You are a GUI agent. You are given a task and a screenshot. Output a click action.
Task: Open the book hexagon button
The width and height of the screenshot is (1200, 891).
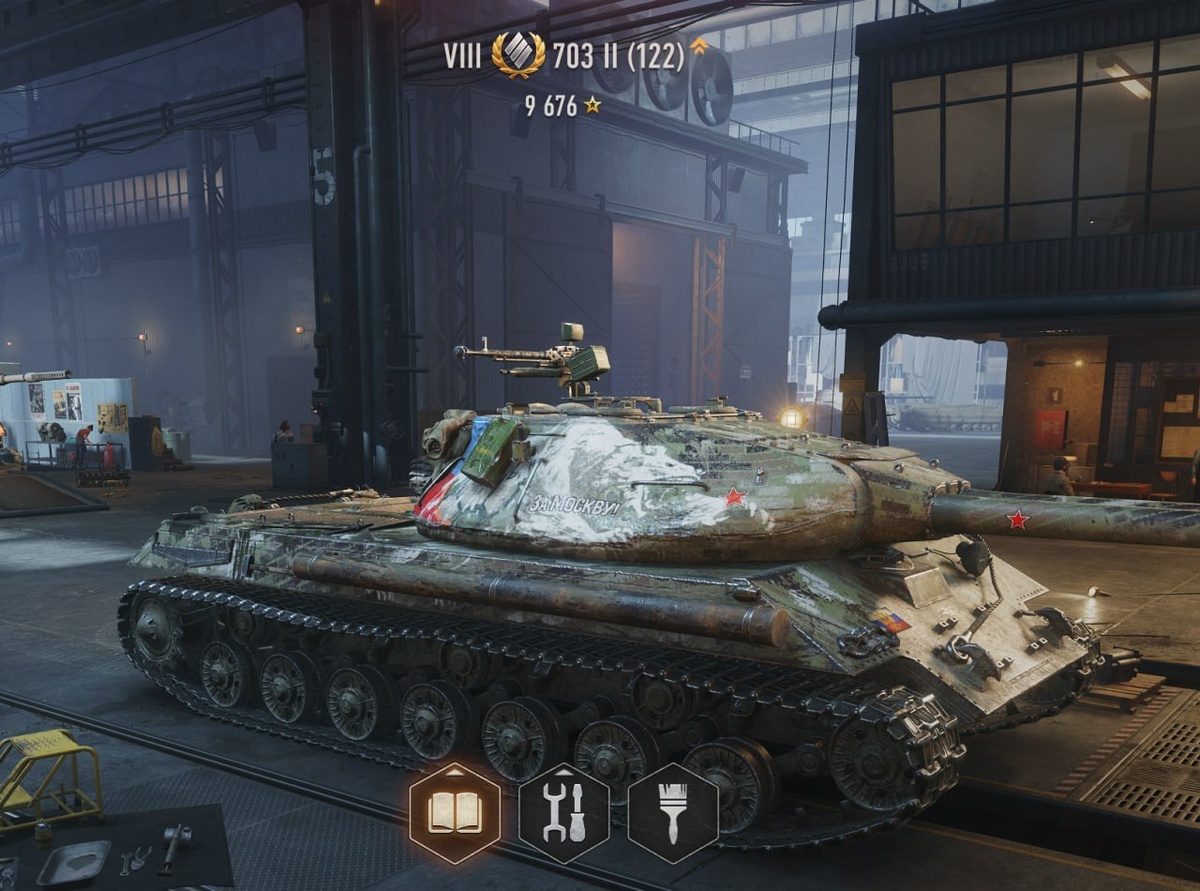pyautogui.click(x=455, y=813)
